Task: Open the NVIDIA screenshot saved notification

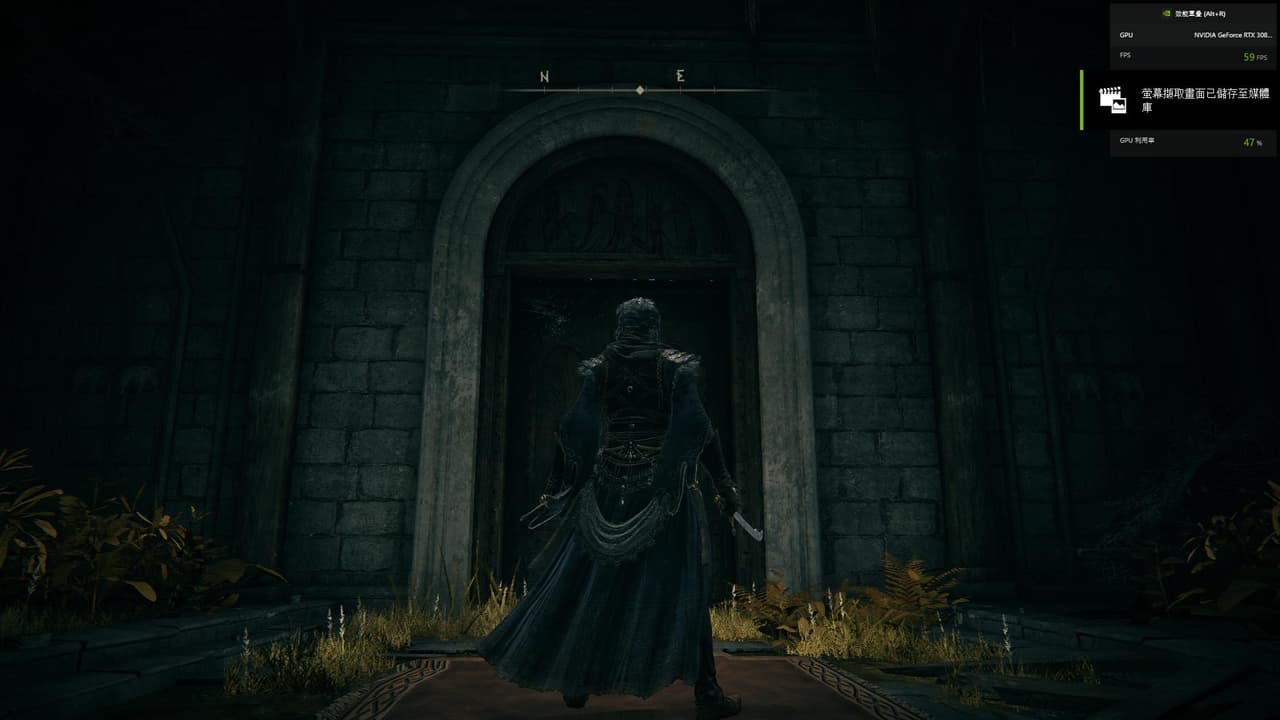Action: pyautogui.click(x=1180, y=99)
